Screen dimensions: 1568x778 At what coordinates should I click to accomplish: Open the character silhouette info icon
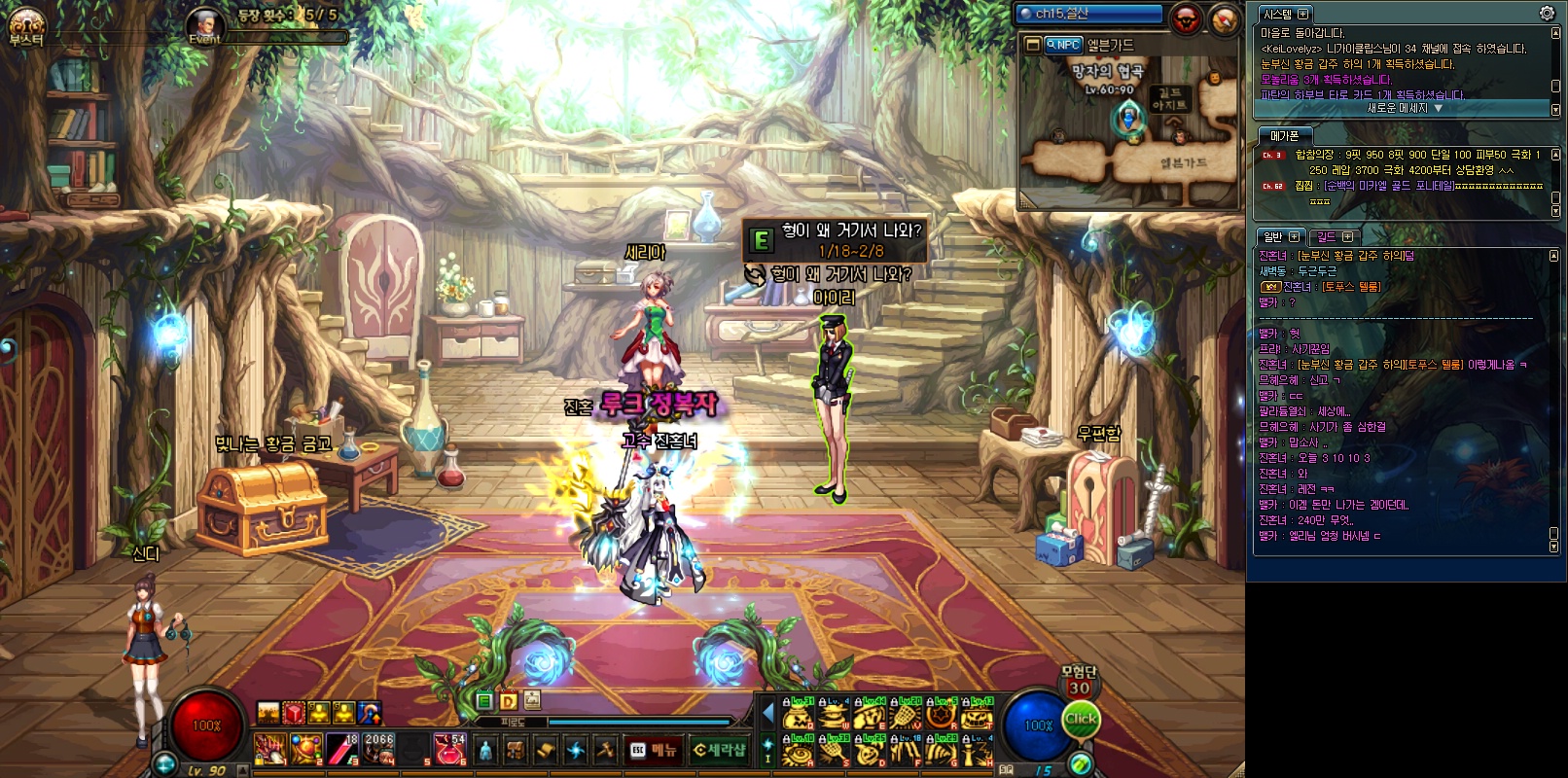pos(486,750)
